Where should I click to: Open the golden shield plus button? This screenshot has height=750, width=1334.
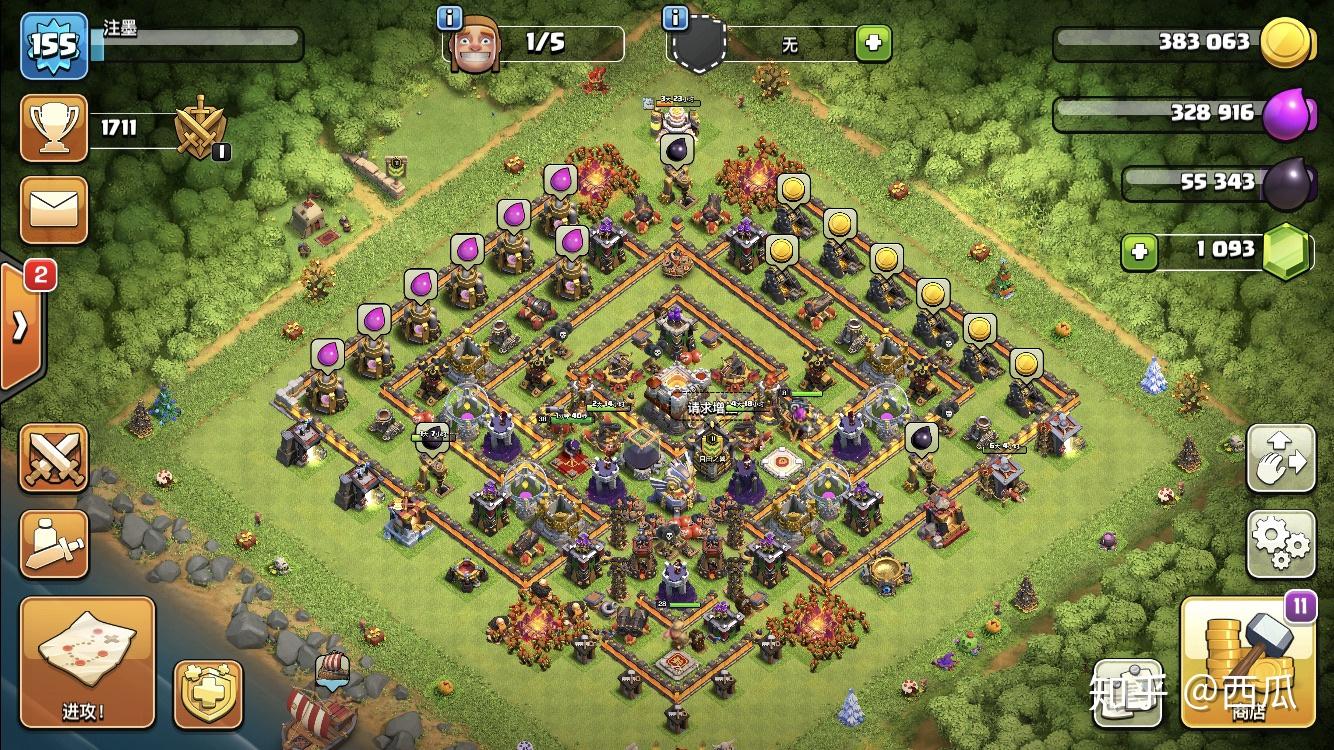(208, 693)
